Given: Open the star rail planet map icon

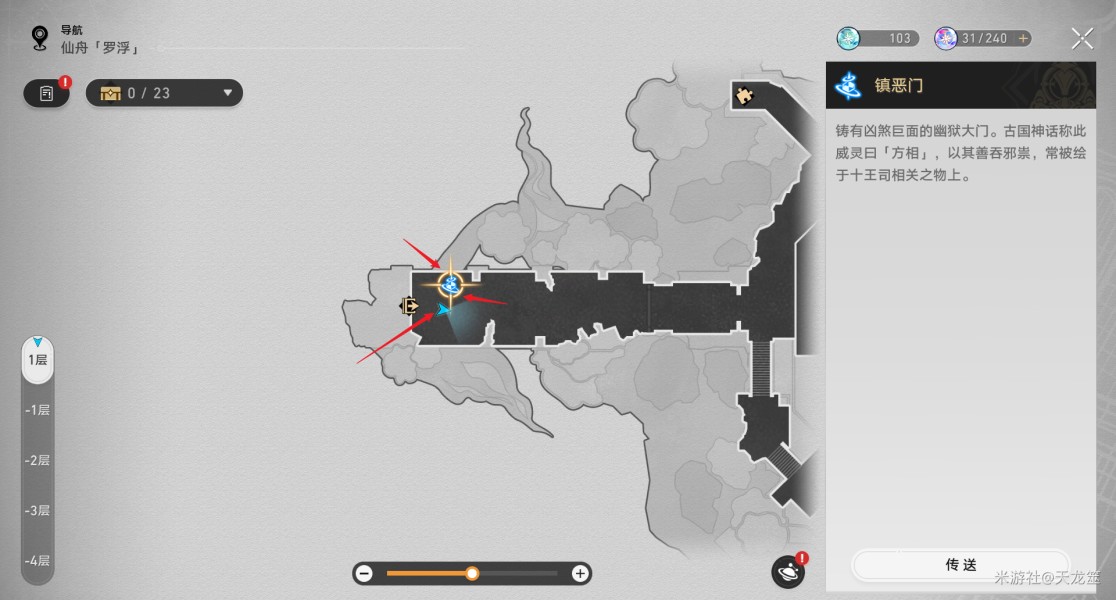Looking at the screenshot, I should coord(788,572).
